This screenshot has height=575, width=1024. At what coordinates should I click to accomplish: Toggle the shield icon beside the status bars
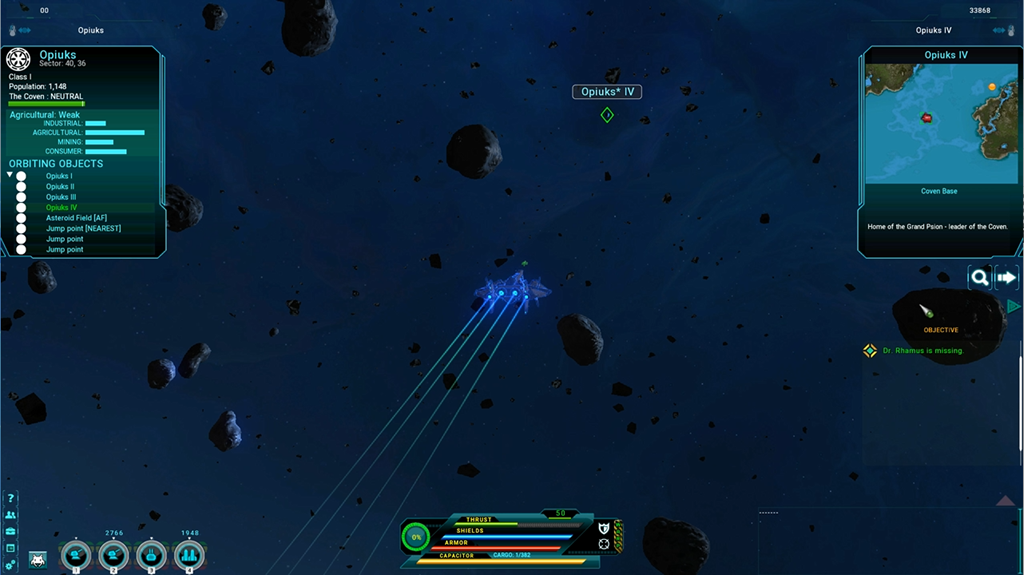pos(603,528)
